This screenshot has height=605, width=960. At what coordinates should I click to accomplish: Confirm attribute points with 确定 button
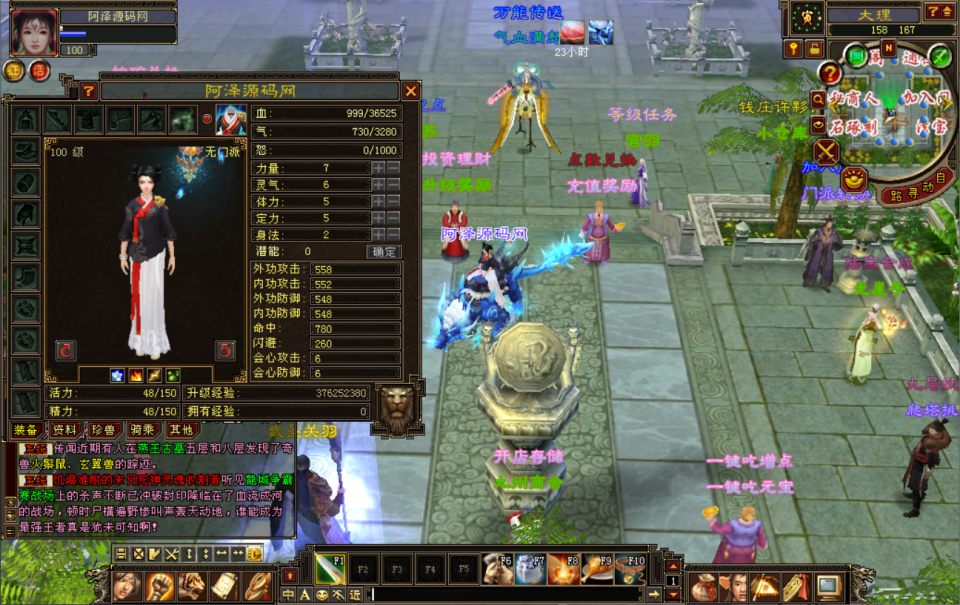(x=384, y=251)
